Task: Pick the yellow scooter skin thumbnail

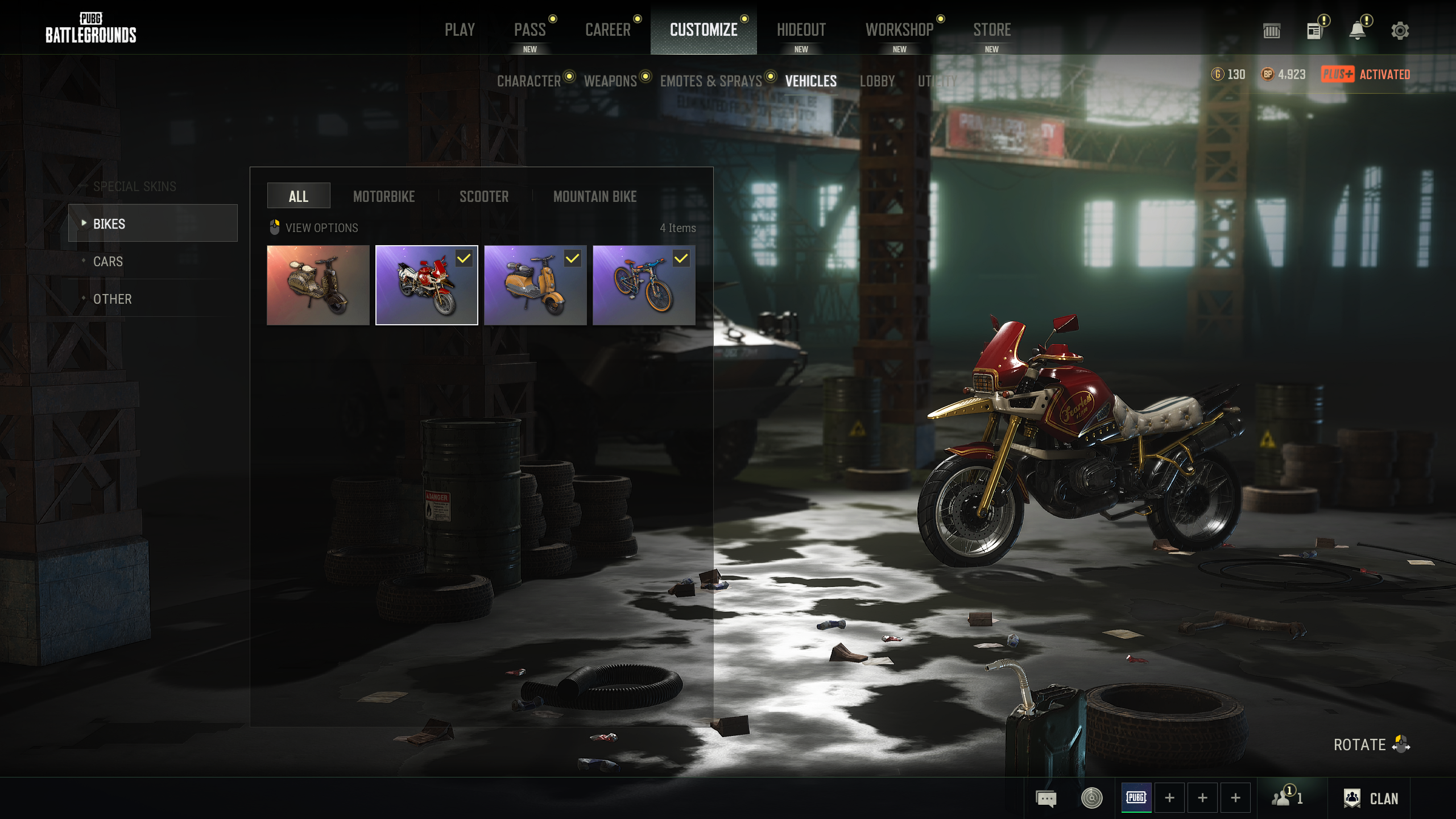Action: click(535, 286)
